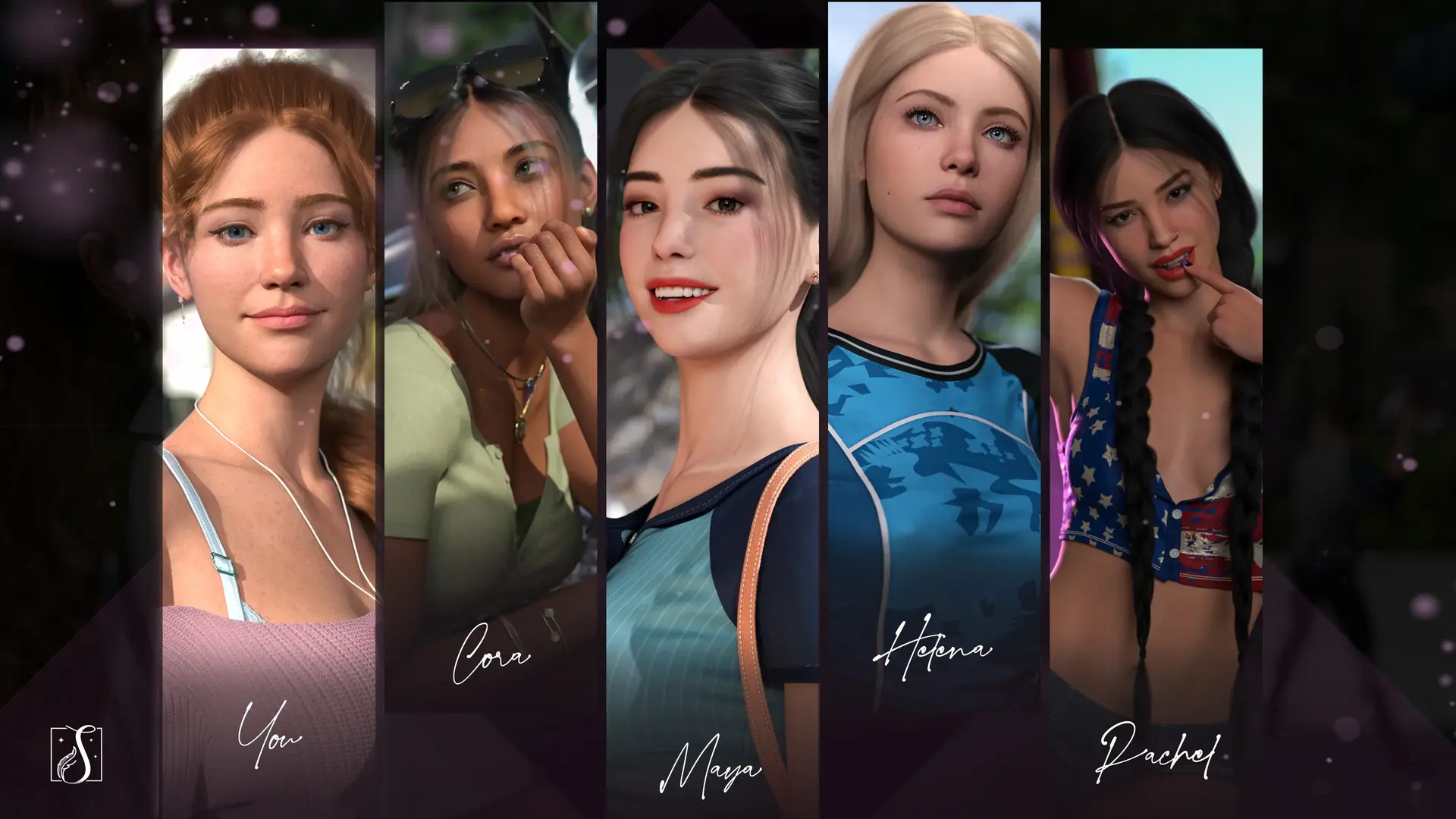
Task: Choose Cora's character portrait panel
Action: pyautogui.click(x=491, y=356)
